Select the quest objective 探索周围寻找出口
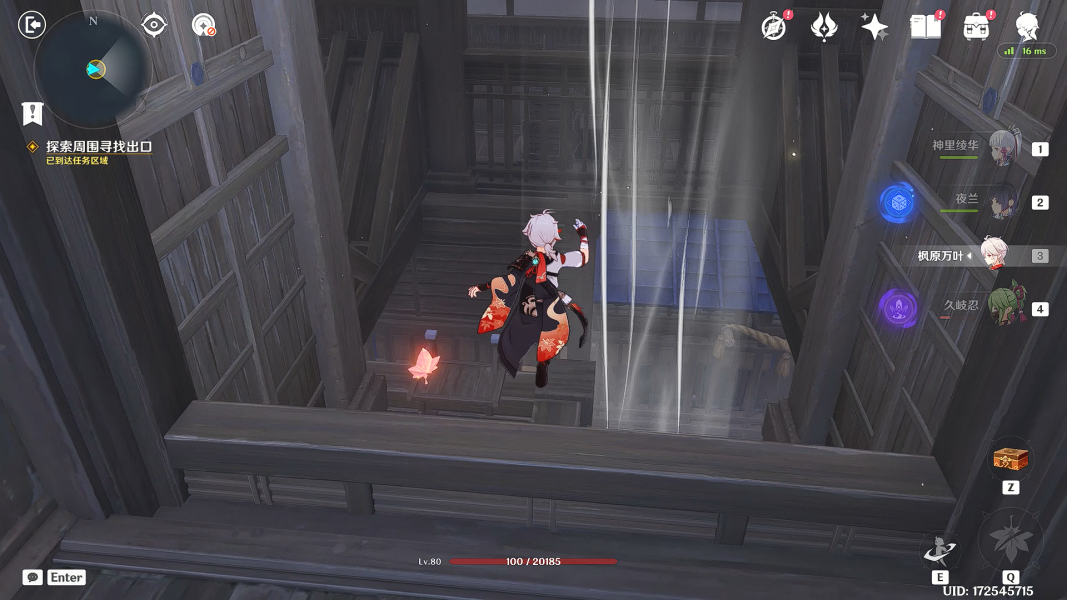Screen dimensions: 1067x600 coord(98,147)
